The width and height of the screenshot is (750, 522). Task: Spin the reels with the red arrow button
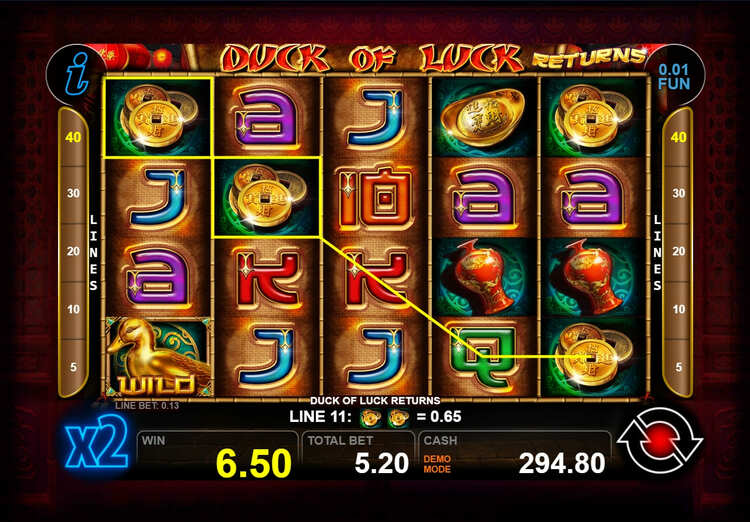click(x=659, y=443)
